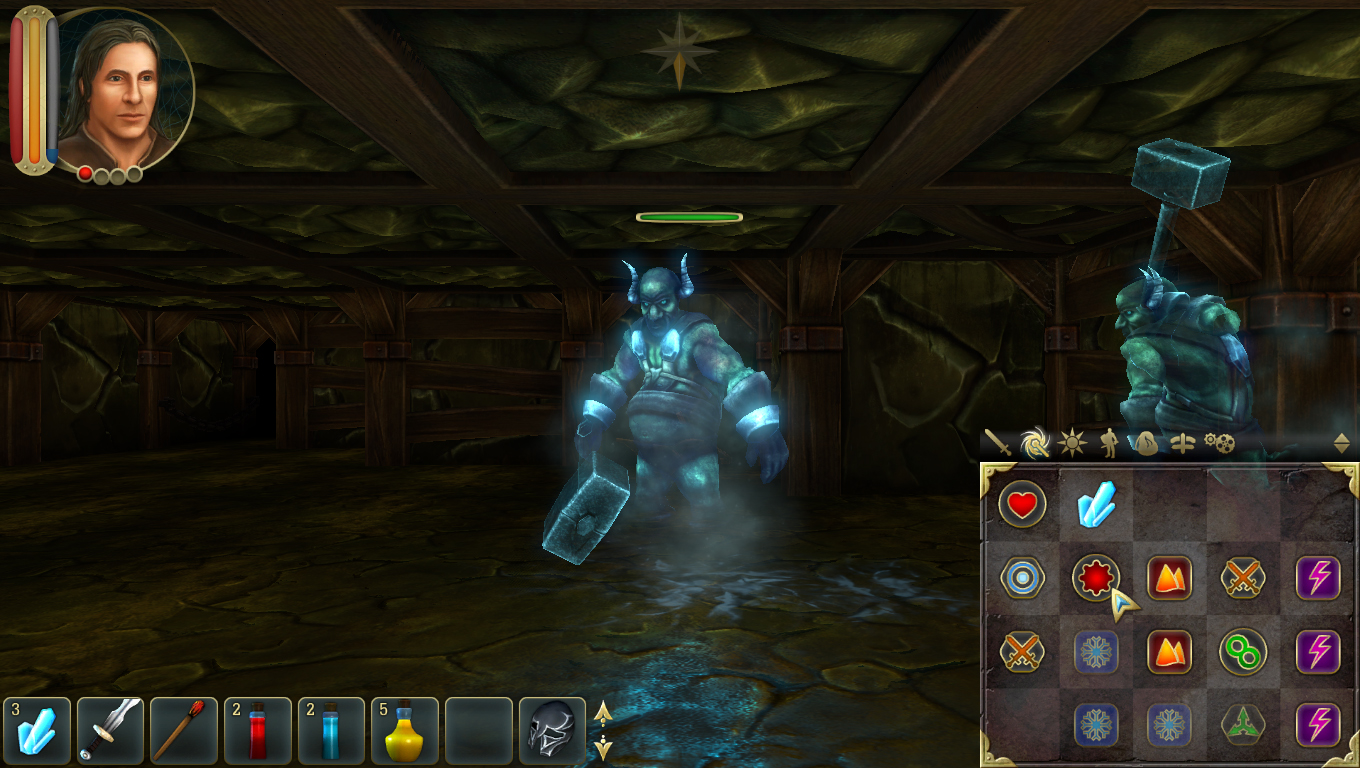
Task: Drink the red health potion
Action: click(x=258, y=730)
